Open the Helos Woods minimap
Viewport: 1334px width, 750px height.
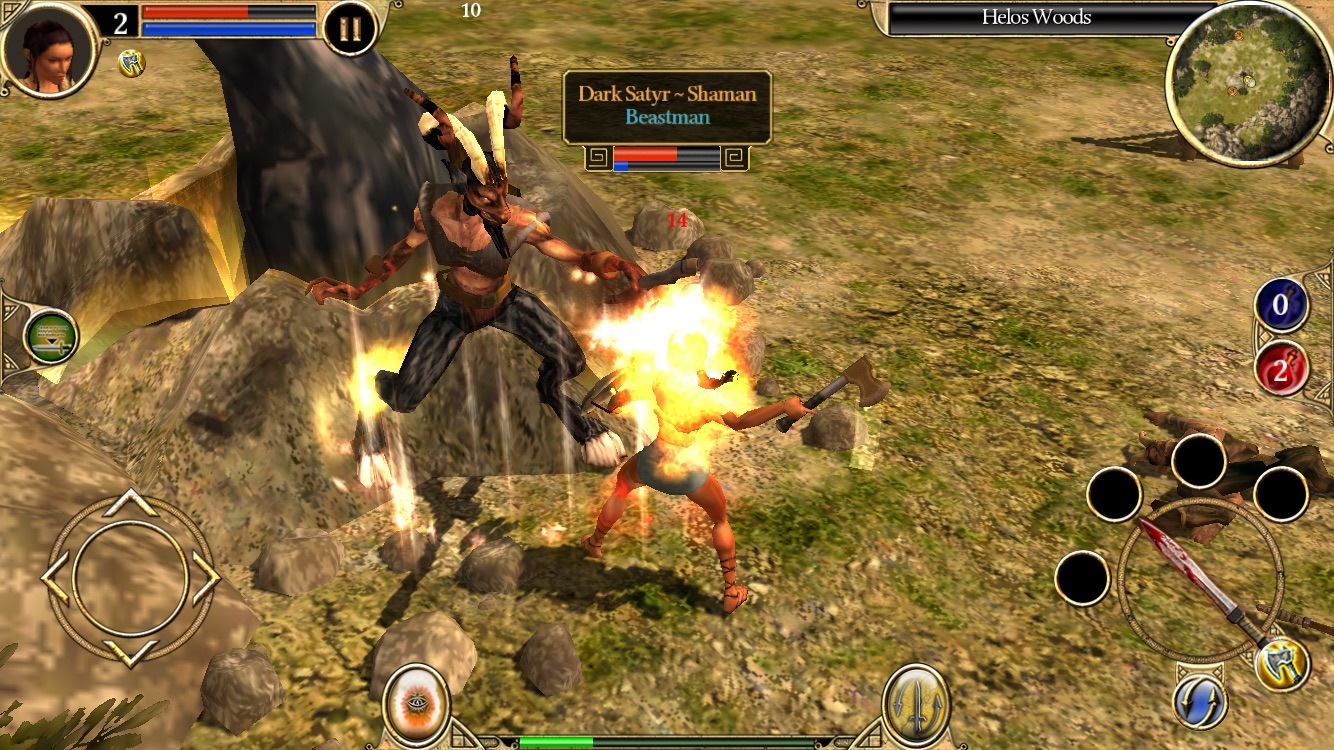point(1246,83)
